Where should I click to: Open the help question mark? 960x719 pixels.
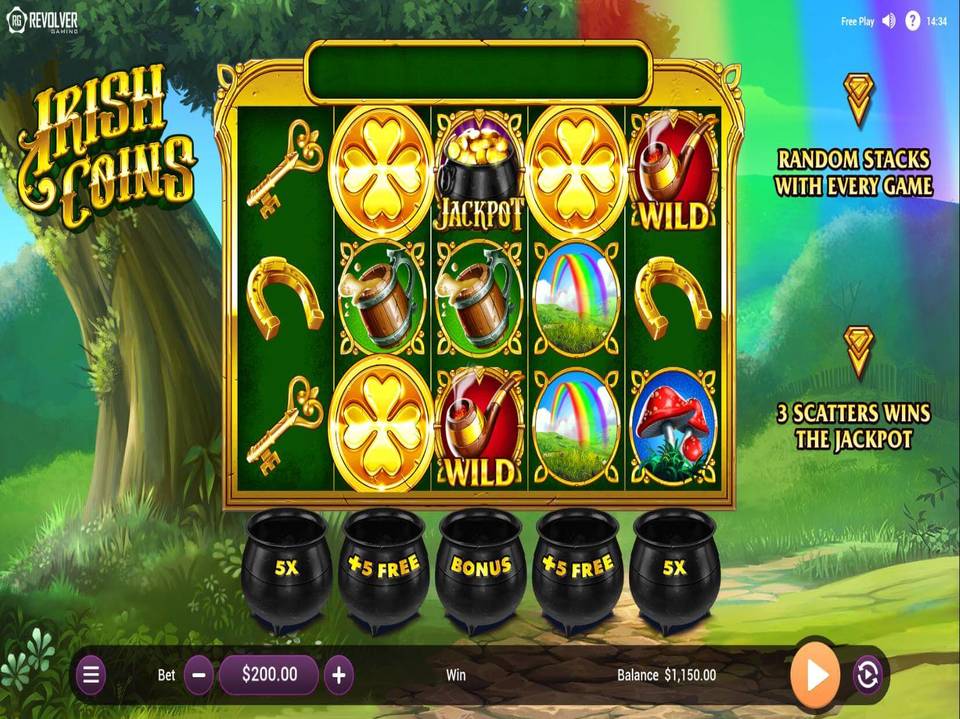coord(912,21)
